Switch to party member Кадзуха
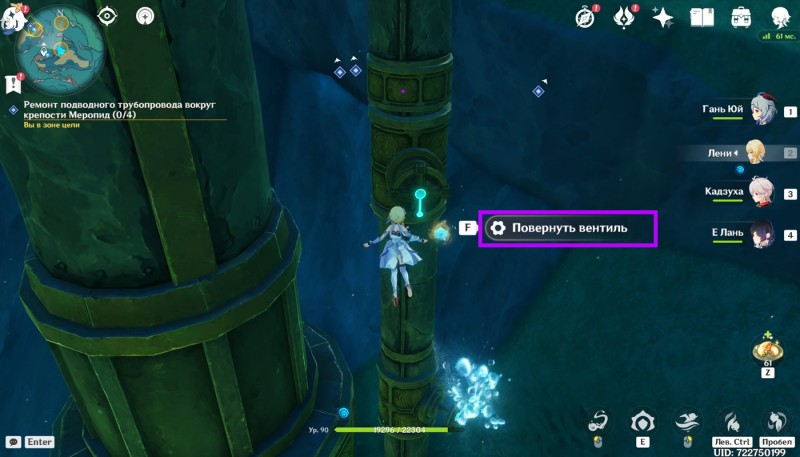The image size is (800, 457). (x=764, y=193)
